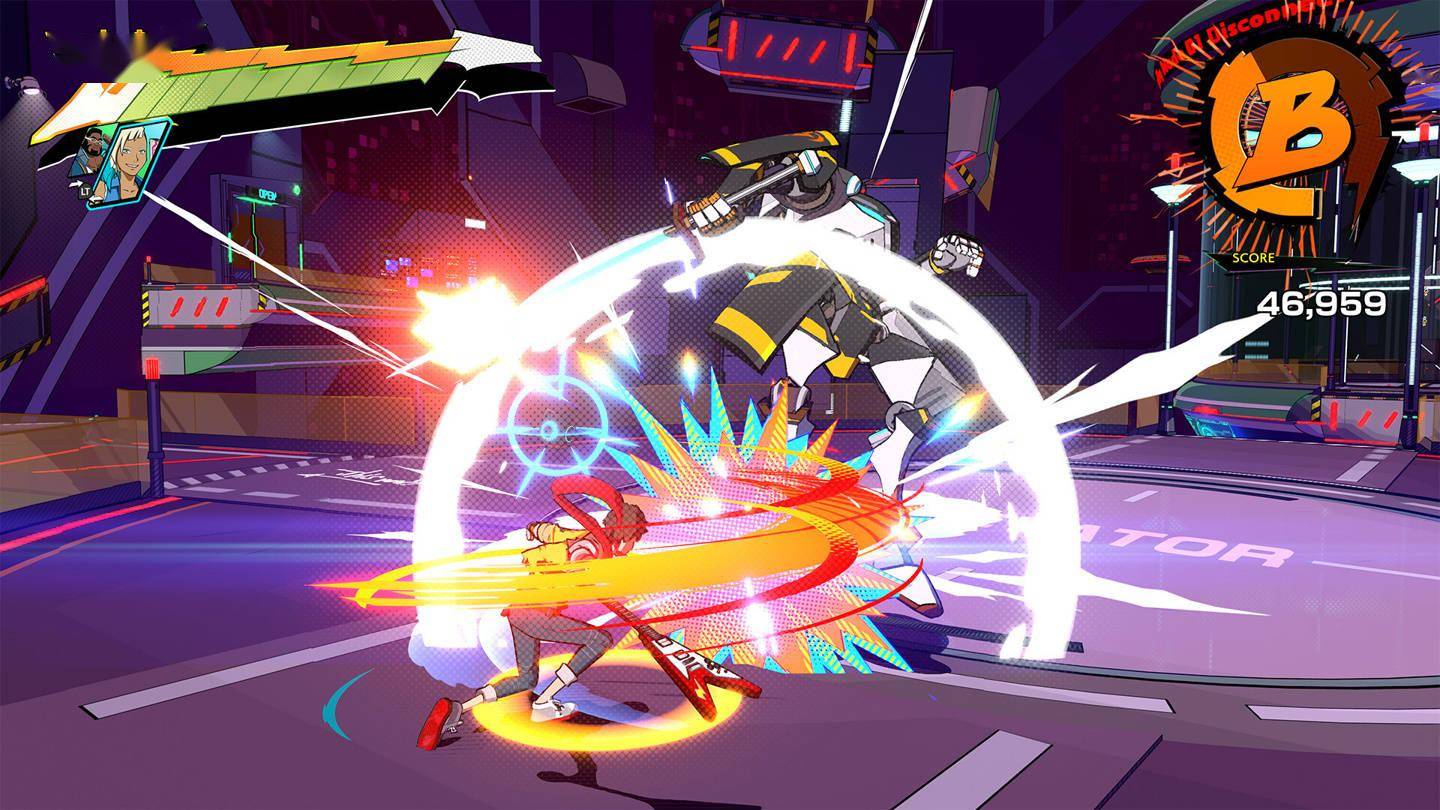The width and height of the screenshot is (1440, 810).
Task: Switch to the bearded partner portrait
Action: [x=89, y=152]
